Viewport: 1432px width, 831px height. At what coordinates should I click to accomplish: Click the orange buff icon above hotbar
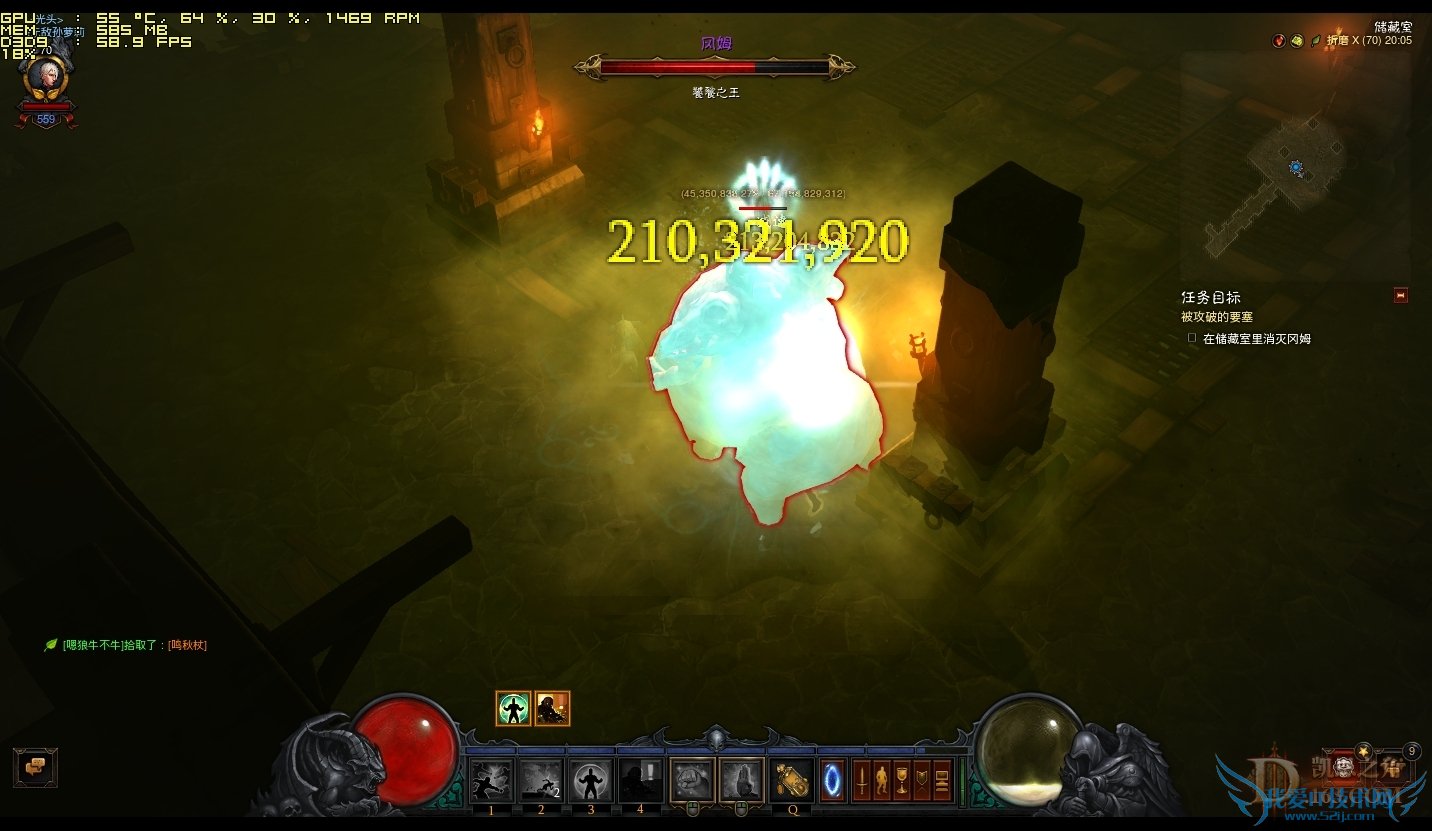coord(552,709)
